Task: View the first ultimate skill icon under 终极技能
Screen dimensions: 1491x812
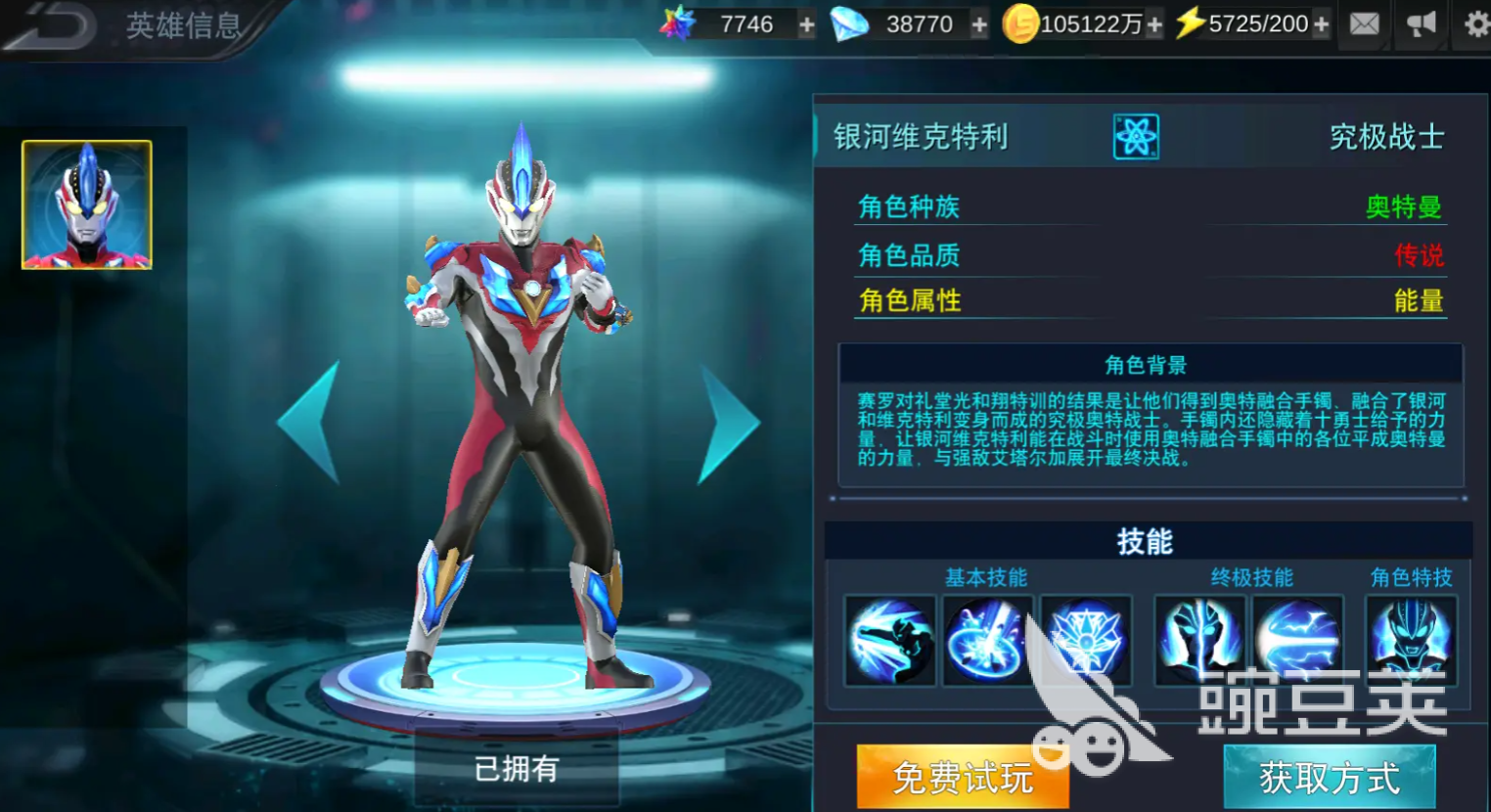Action: [x=1200, y=642]
